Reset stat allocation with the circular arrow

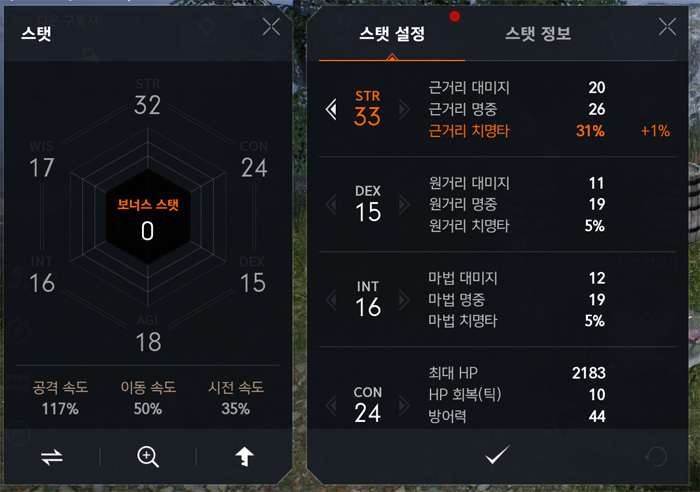[x=657, y=457]
